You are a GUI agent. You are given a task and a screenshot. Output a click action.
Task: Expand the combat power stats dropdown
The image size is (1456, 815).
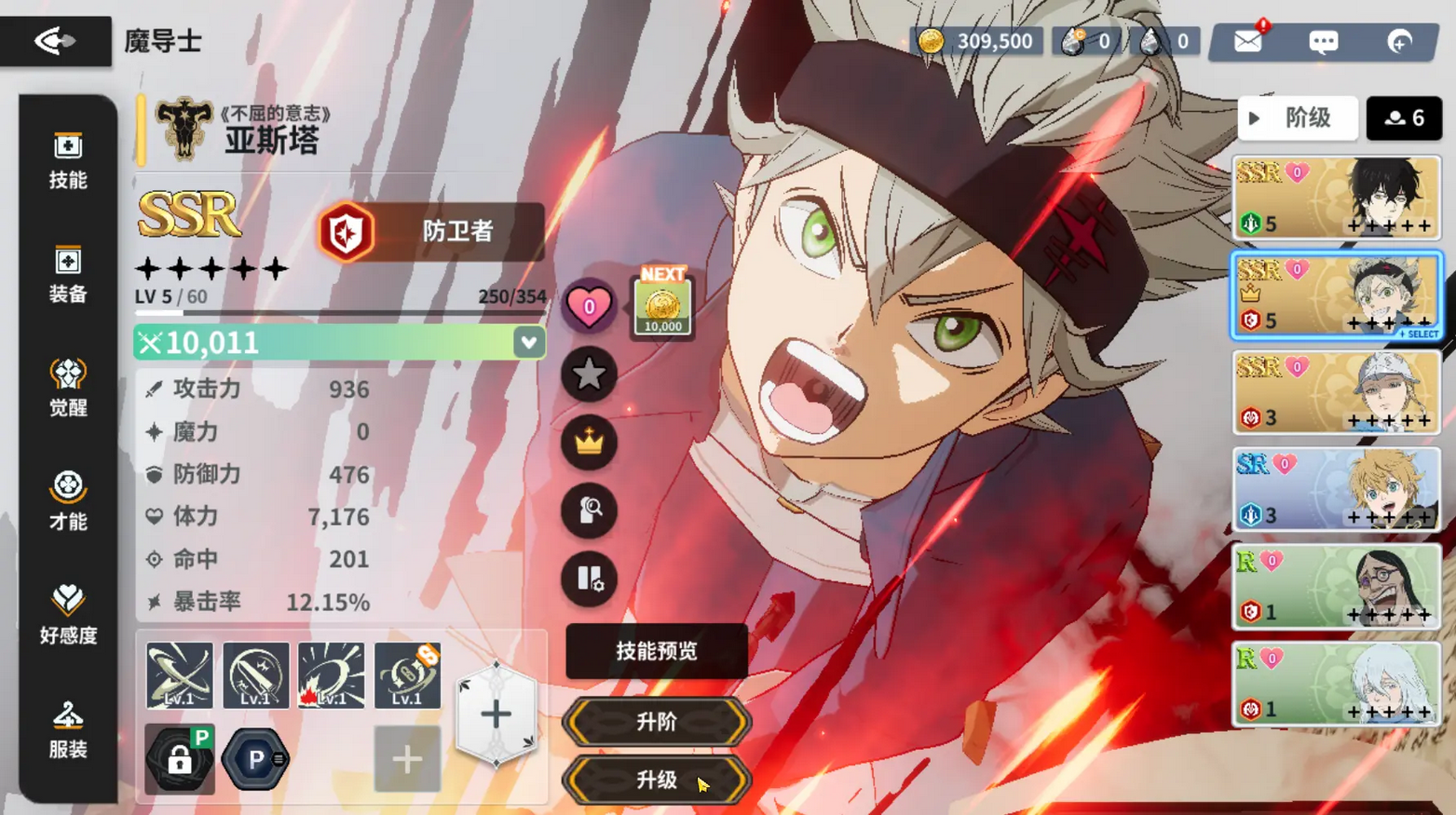pyautogui.click(x=528, y=343)
